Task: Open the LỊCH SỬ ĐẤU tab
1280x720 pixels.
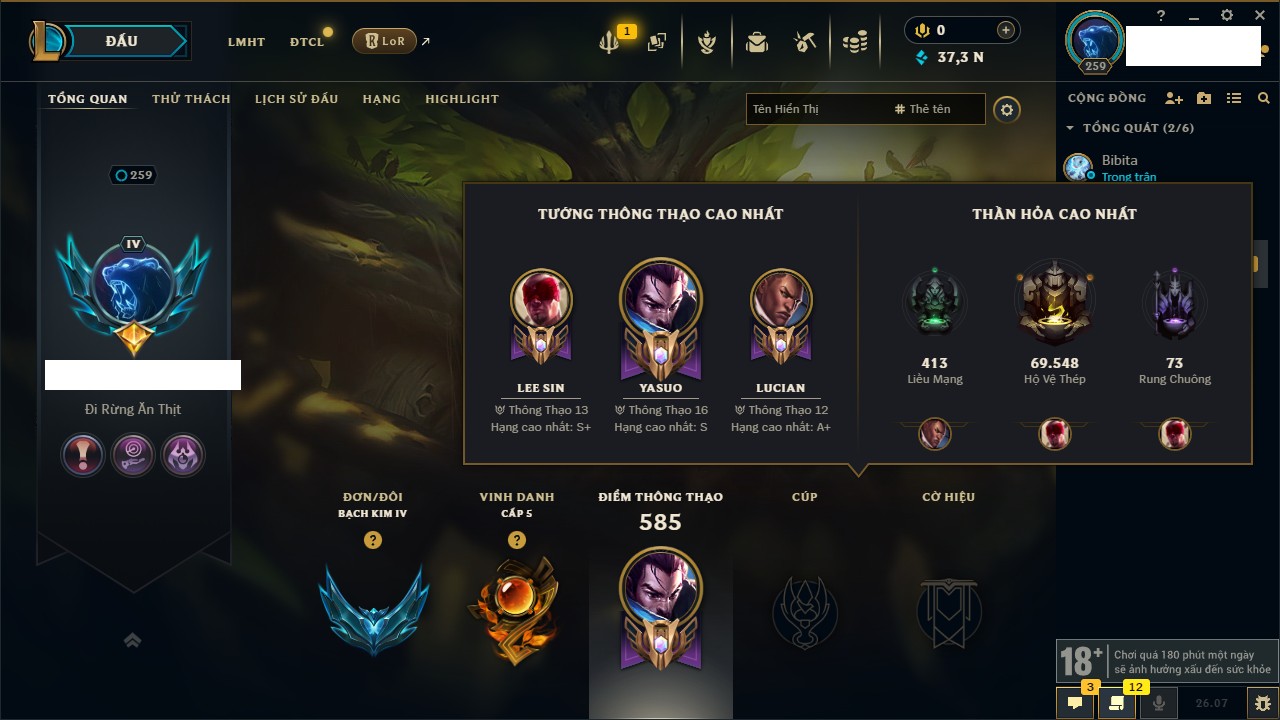Action: pyautogui.click(x=296, y=99)
